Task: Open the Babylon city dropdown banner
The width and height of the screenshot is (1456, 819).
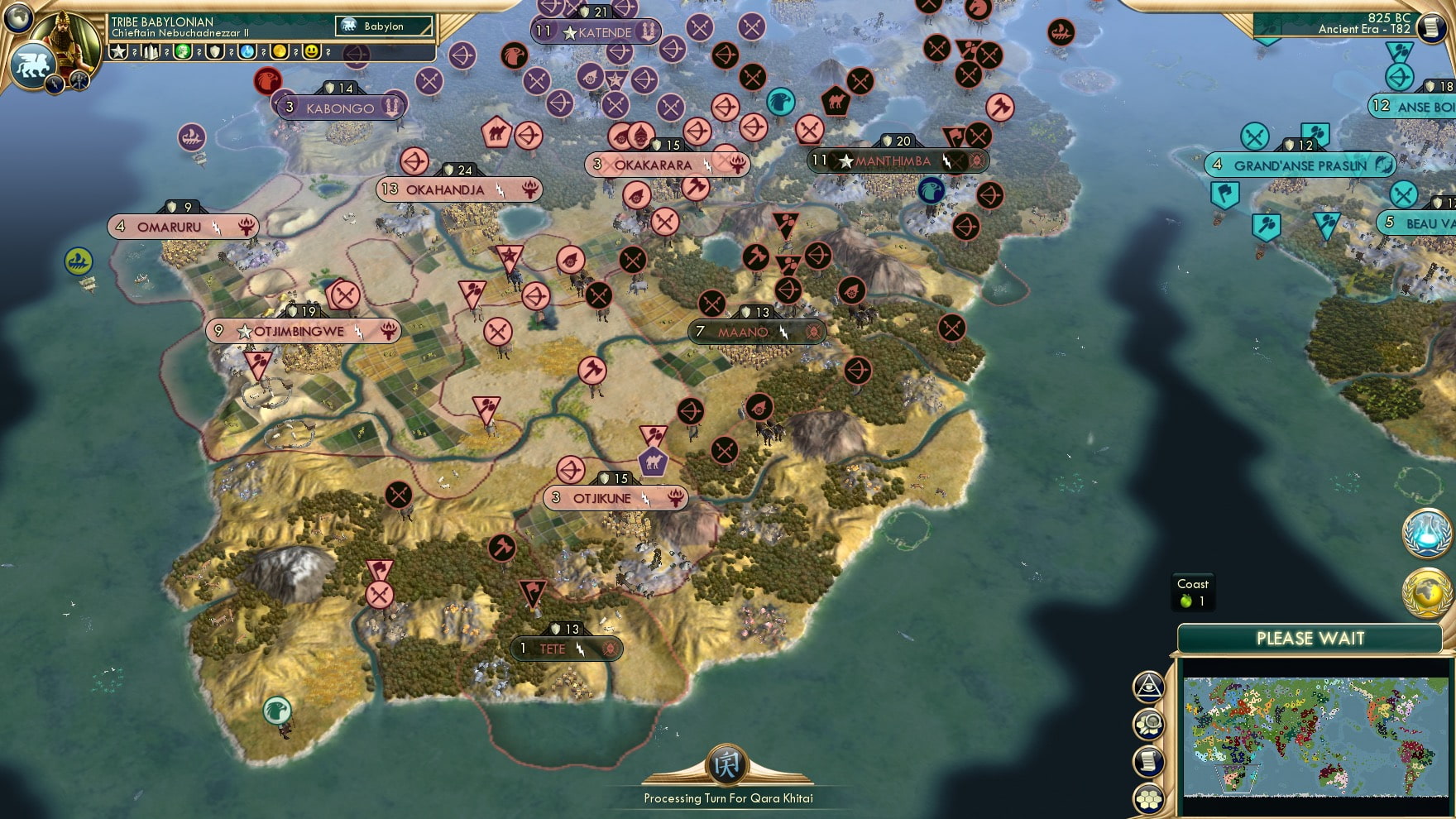Action: tap(382, 26)
